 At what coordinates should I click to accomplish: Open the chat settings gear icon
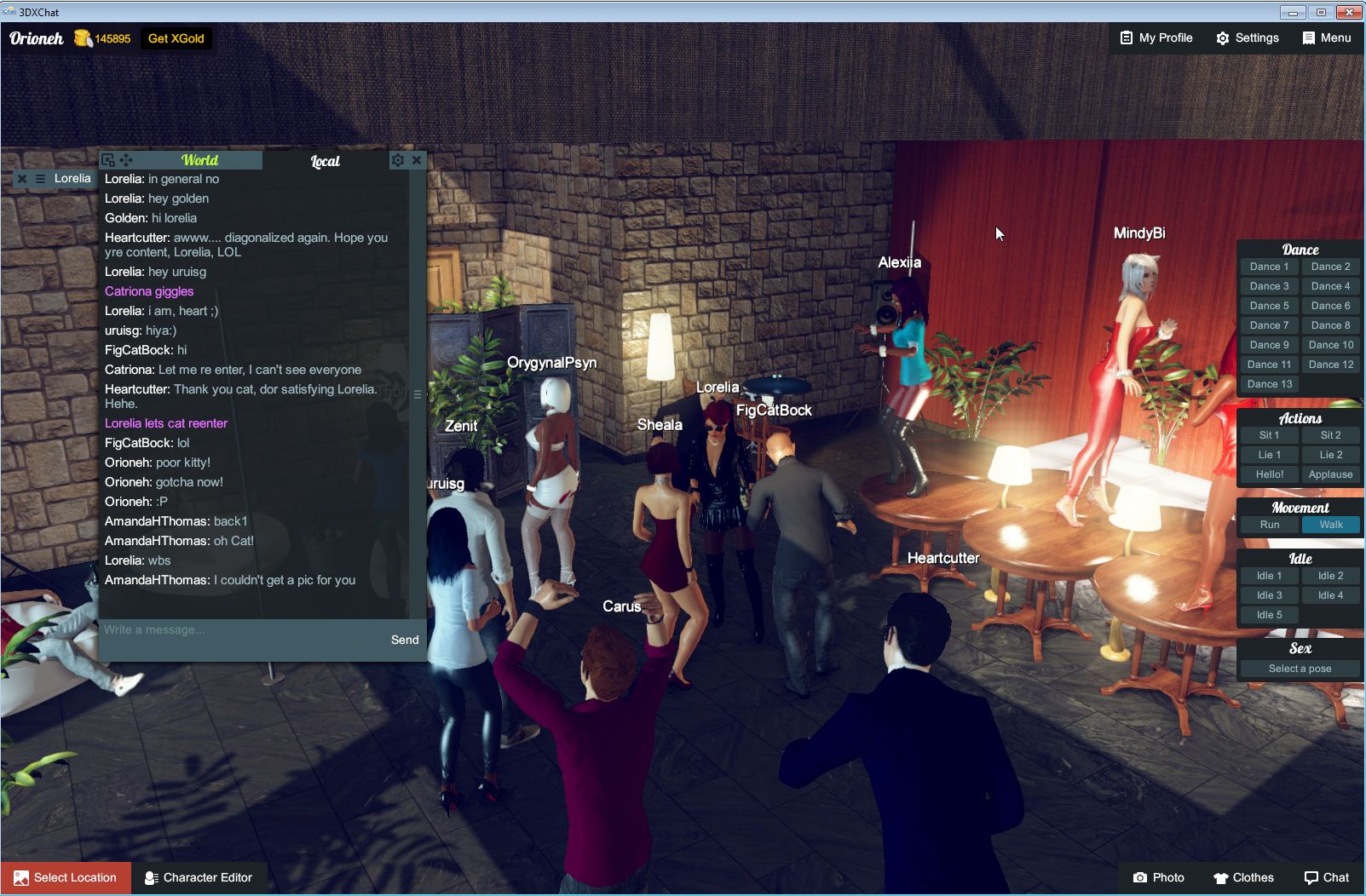point(397,159)
